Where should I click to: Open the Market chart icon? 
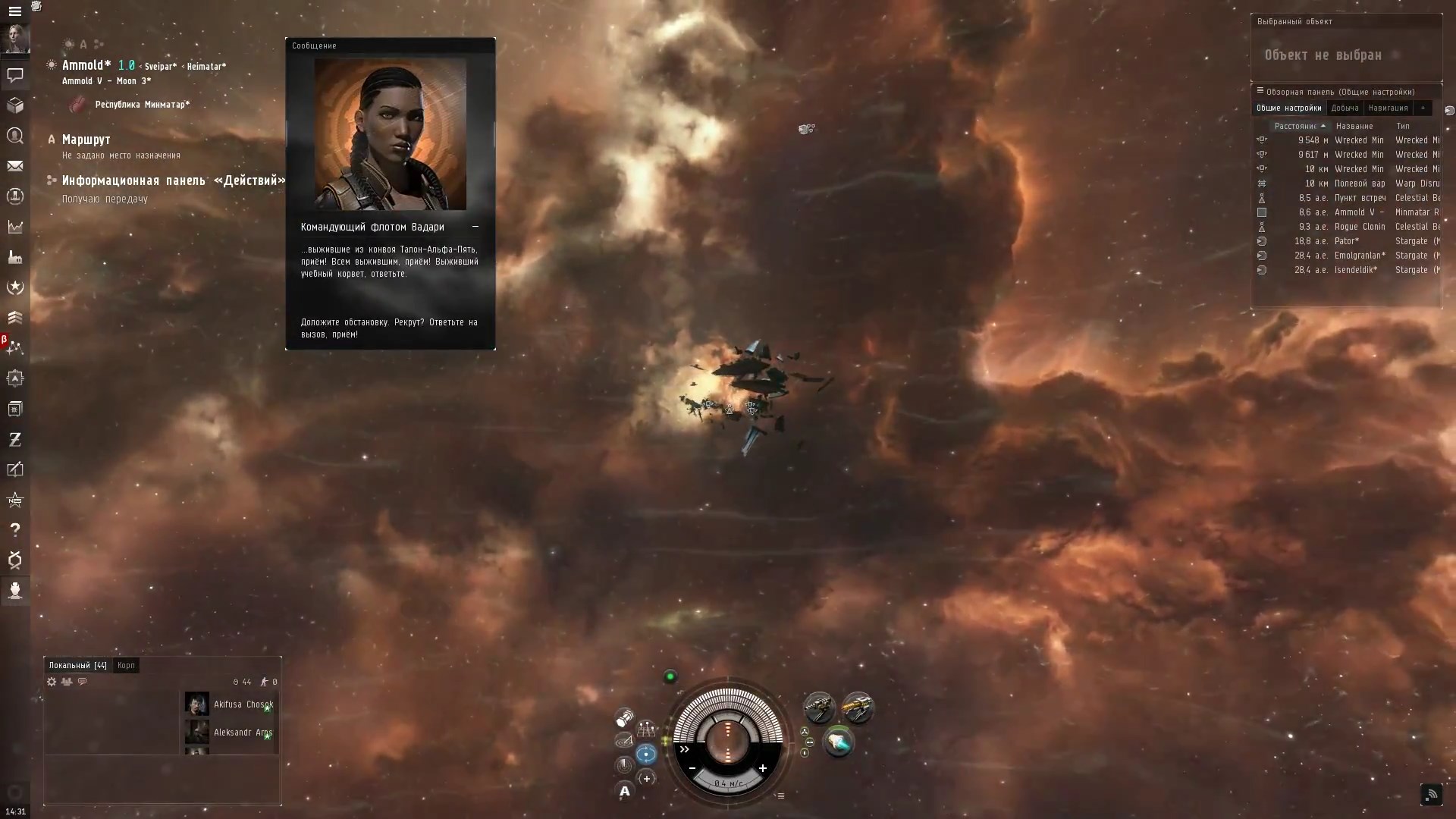pyautogui.click(x=15, y=227)
